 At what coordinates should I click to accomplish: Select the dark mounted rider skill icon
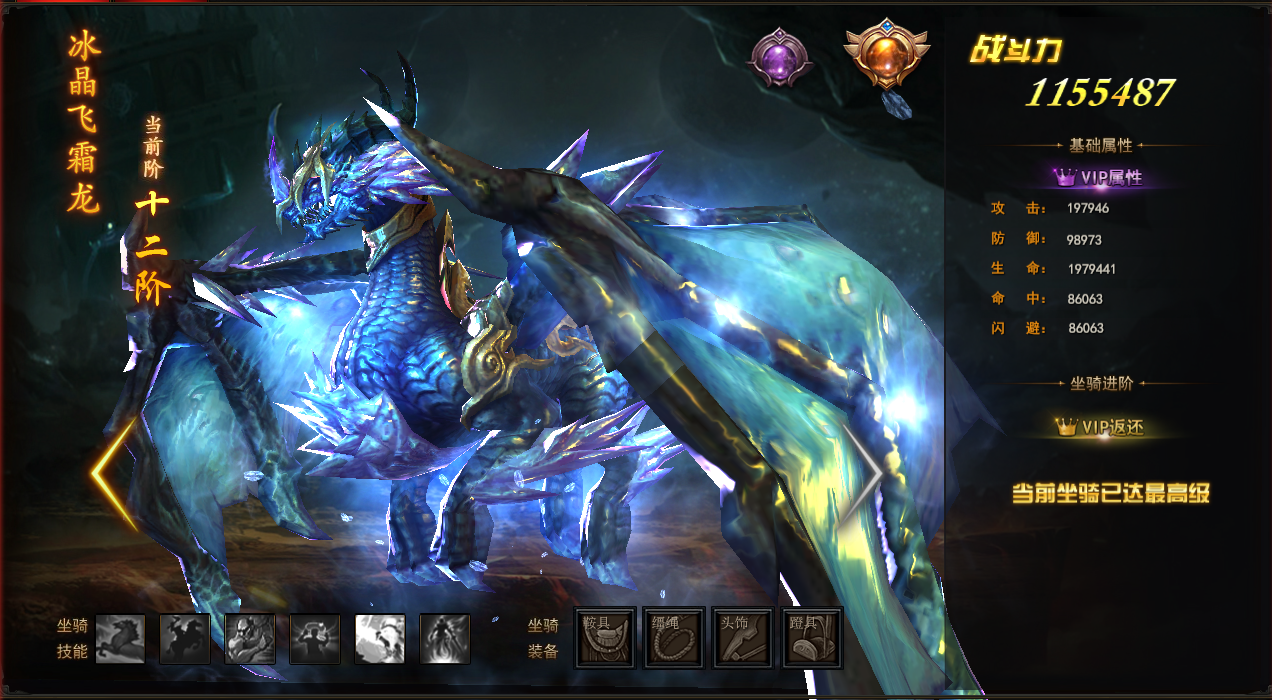(185, 639)
